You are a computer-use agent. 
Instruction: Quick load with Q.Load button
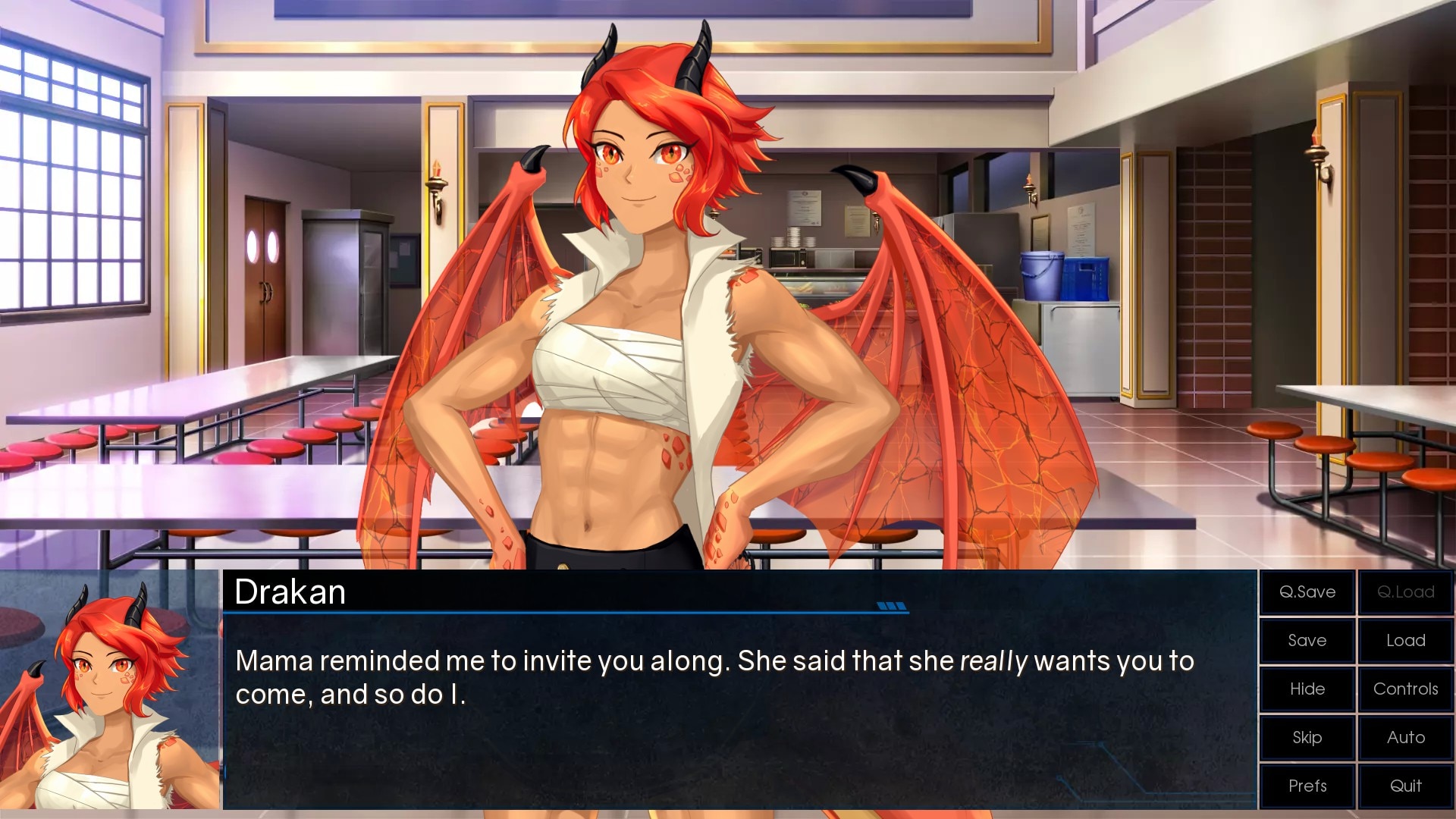[1405, 592]
